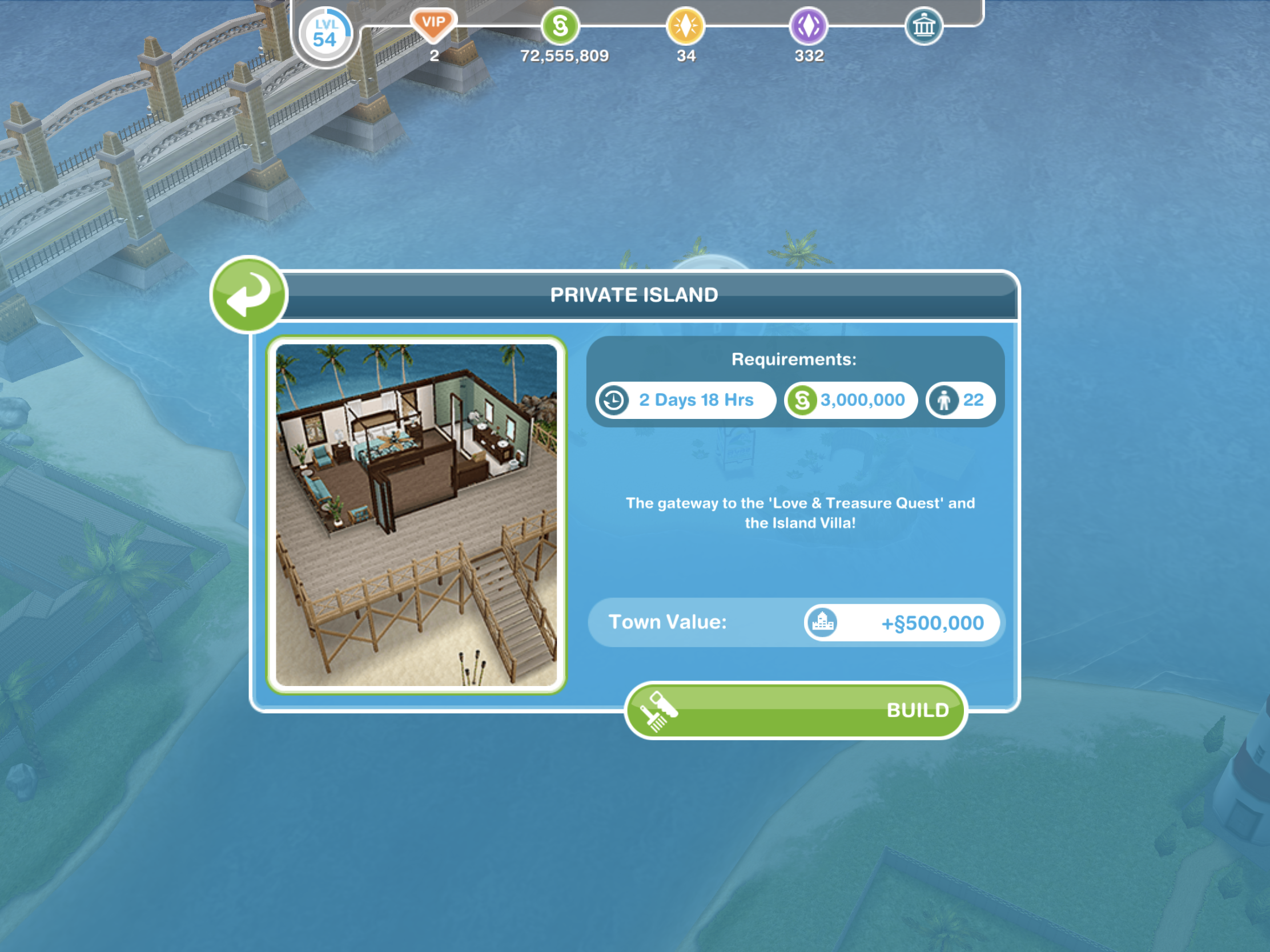
Task: Go back with the green arrow button
Action: 248,295
